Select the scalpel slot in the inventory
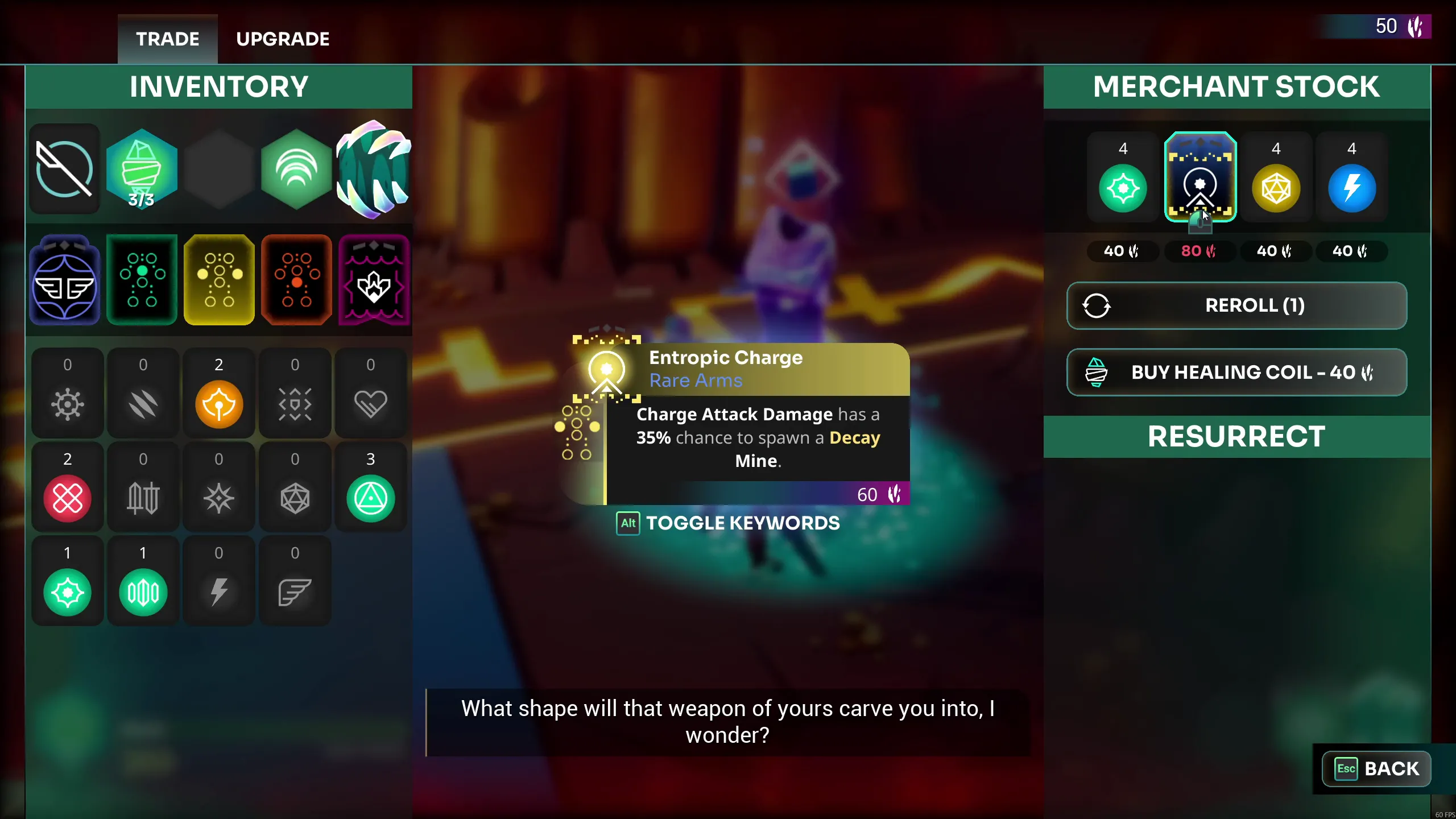 (64, 170)
